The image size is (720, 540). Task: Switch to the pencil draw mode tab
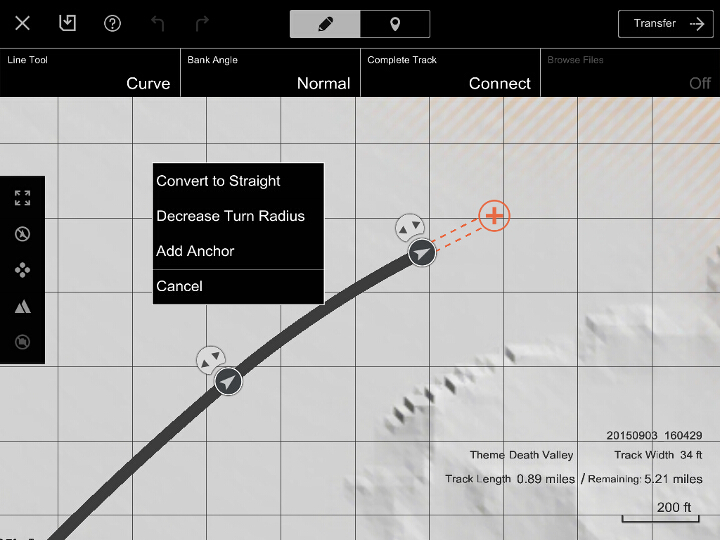(x=325, y=24)
